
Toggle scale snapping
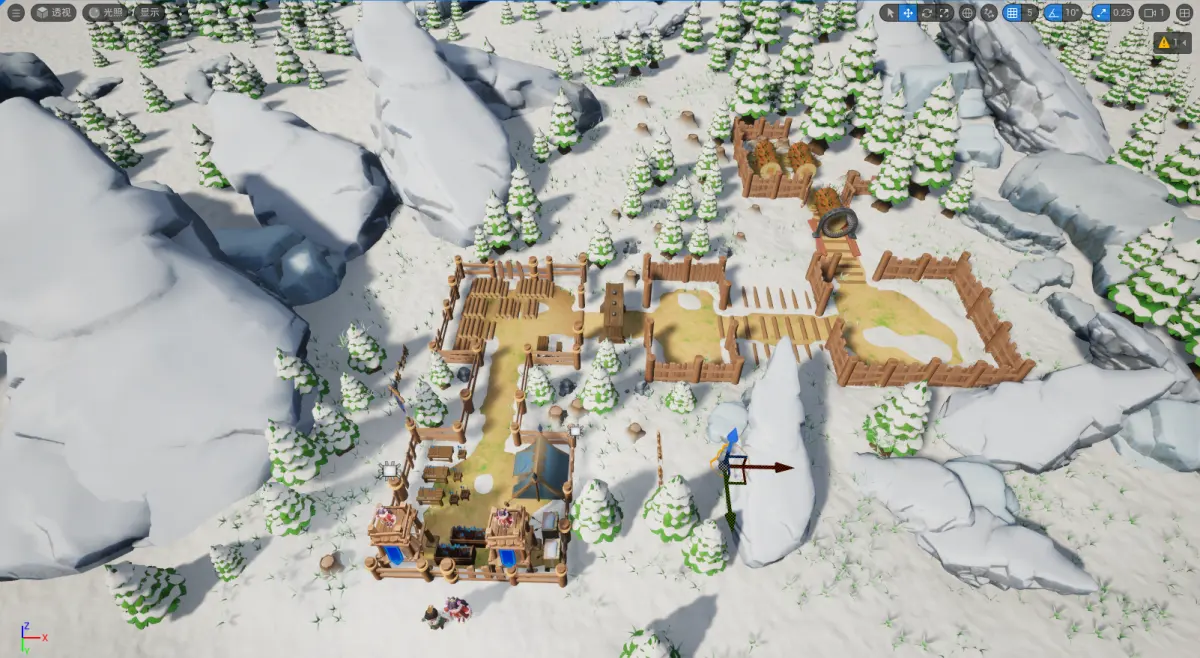[1101, 13]
